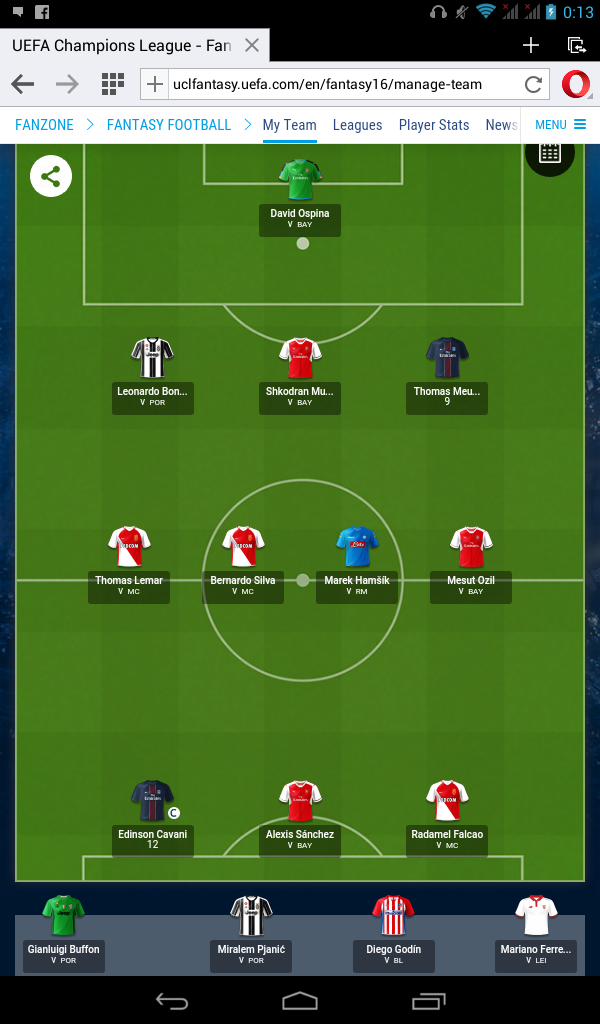Open the Player Stats tab
This screenshot has height=1024, width=600.
pos(433,125)
